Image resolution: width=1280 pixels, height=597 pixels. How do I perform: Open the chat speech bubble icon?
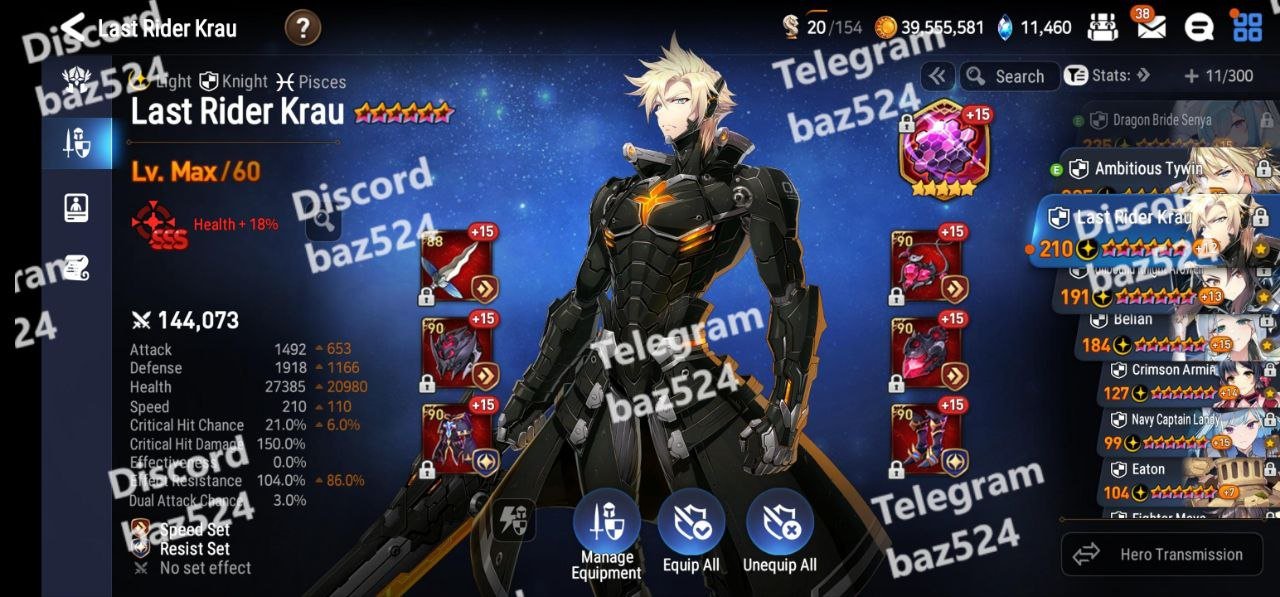[1199, 27]
